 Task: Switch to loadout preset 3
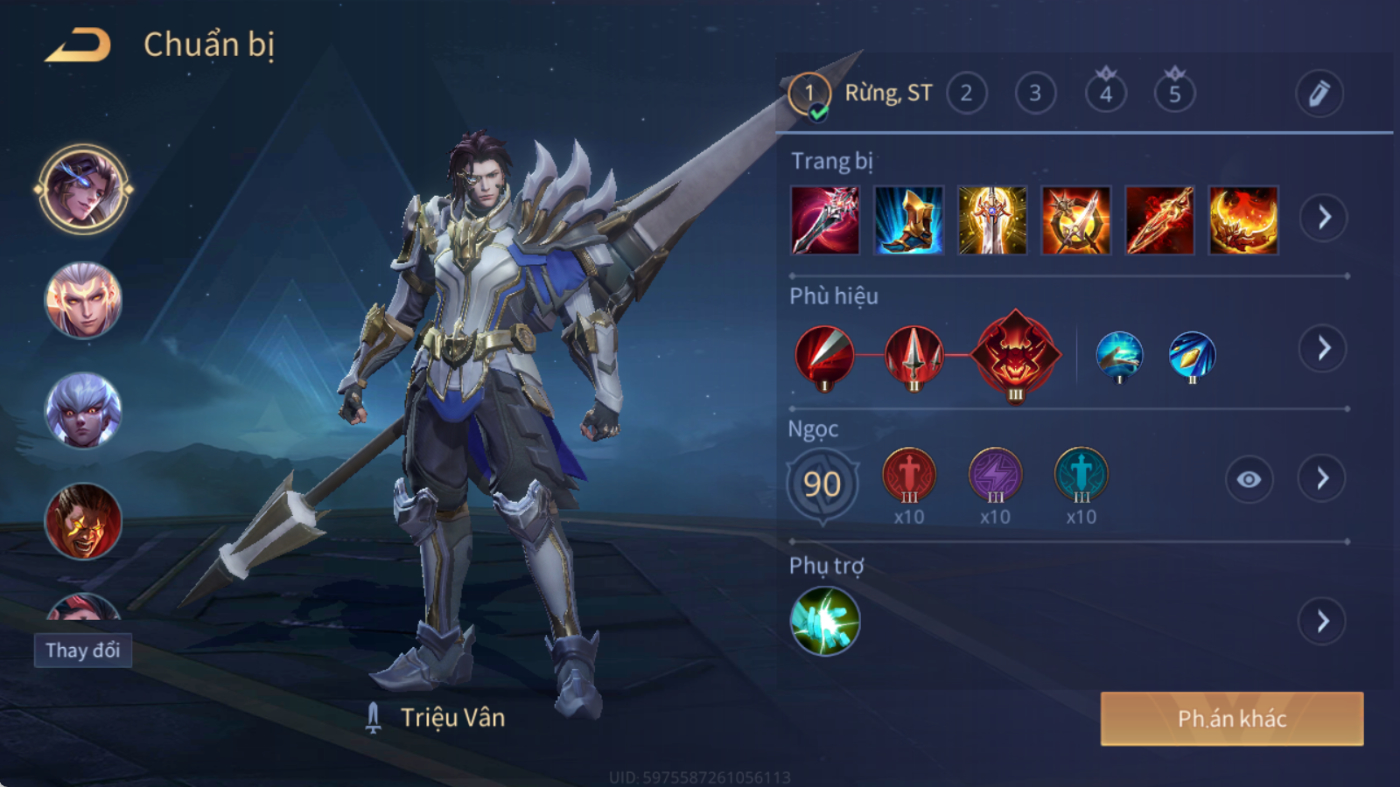pyautogui.click(x=1035, y=94)
